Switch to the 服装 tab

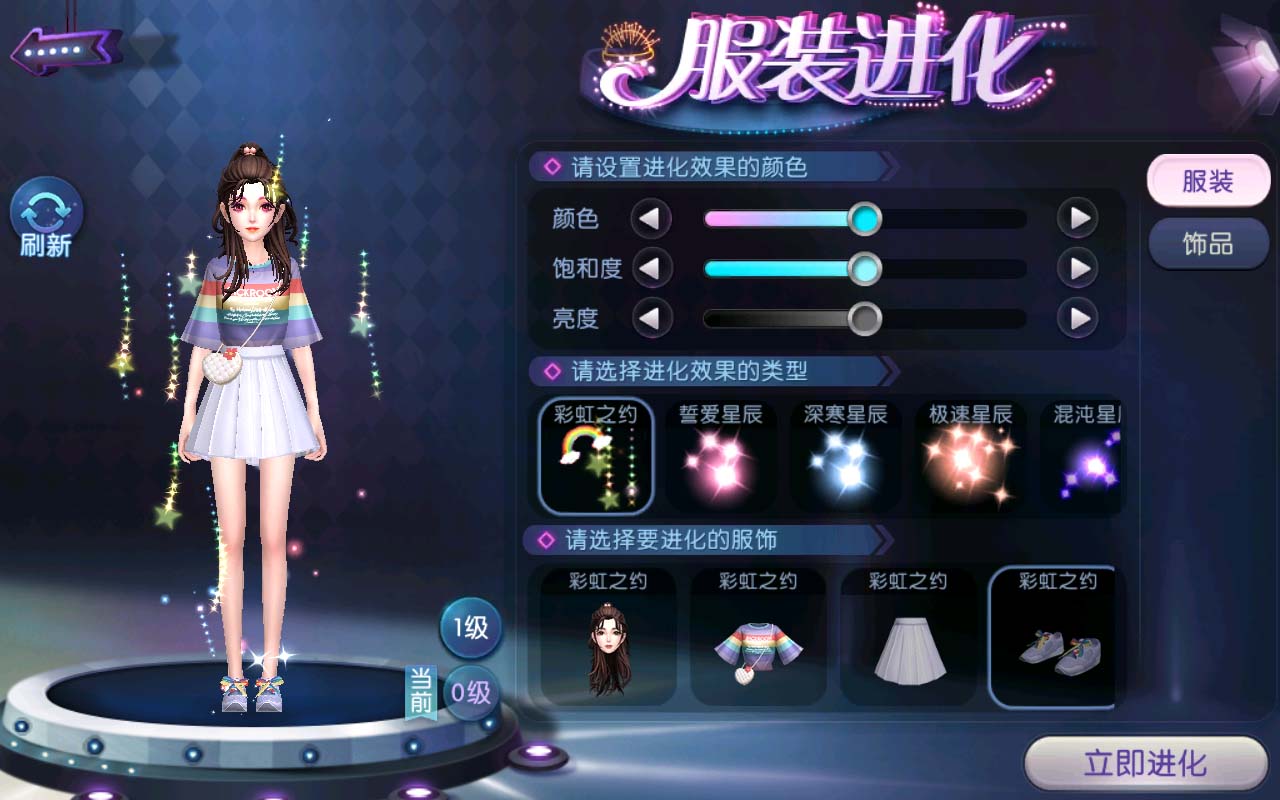1207,182
